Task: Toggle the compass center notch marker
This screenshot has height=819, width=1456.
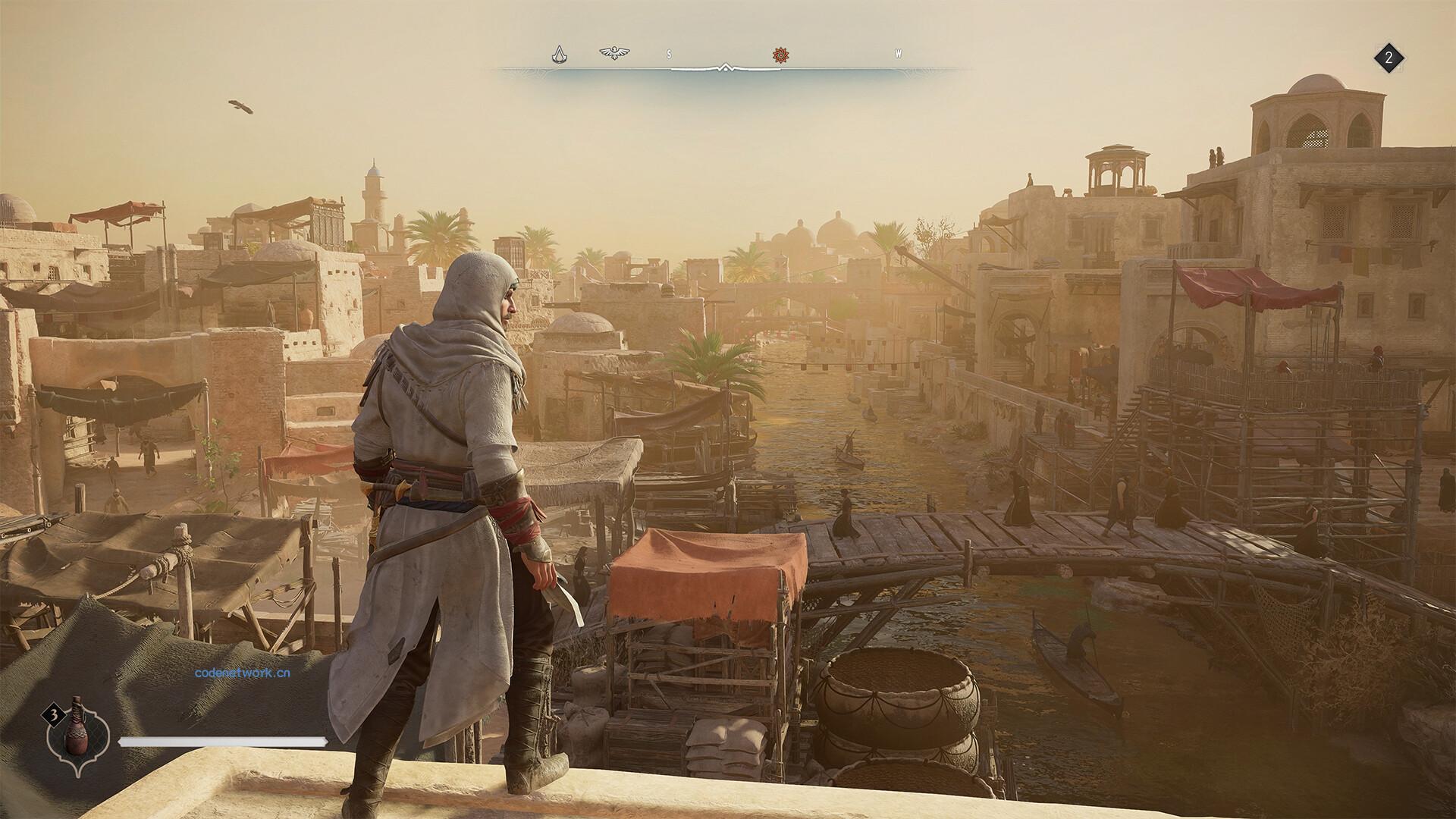Action: coord(726,66)
